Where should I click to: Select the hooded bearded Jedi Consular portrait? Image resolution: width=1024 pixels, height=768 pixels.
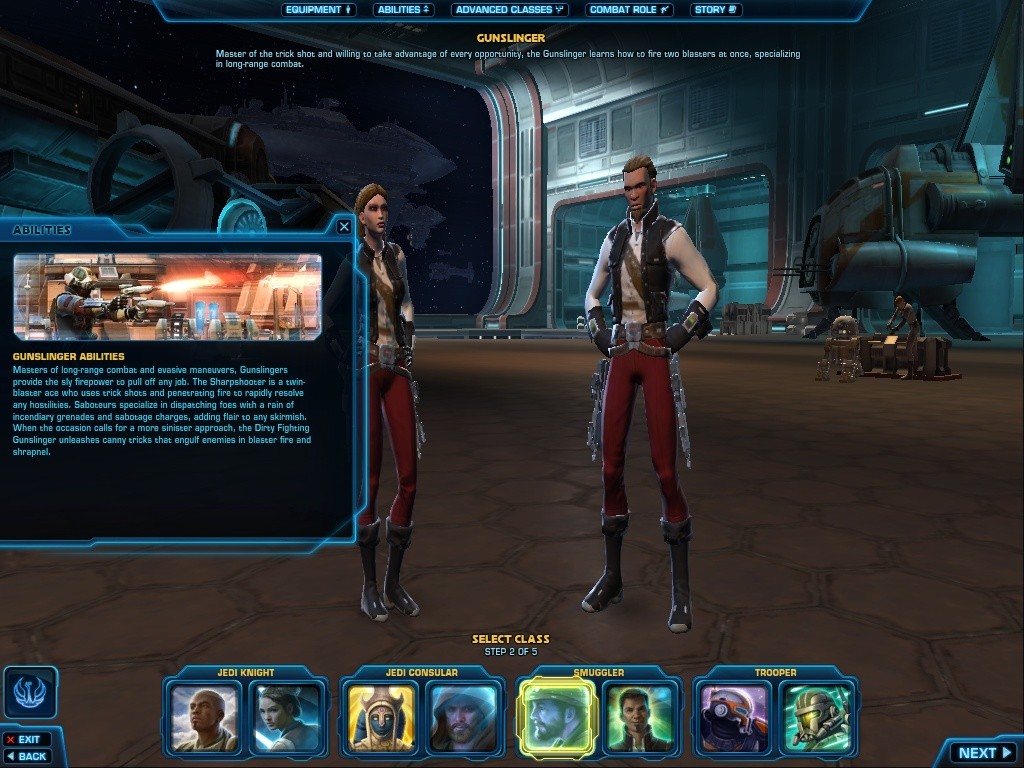[x=463, y=717]
